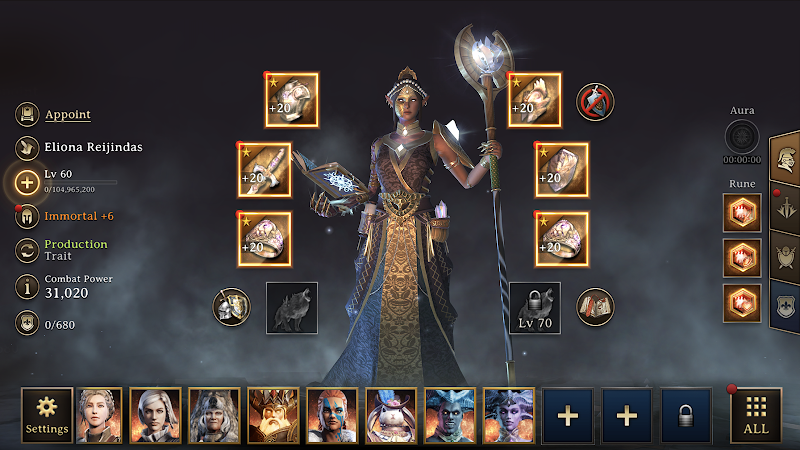Screen dimensions: 800x450
Task: Click the padlocked hero slot
Action: point(686,415)
